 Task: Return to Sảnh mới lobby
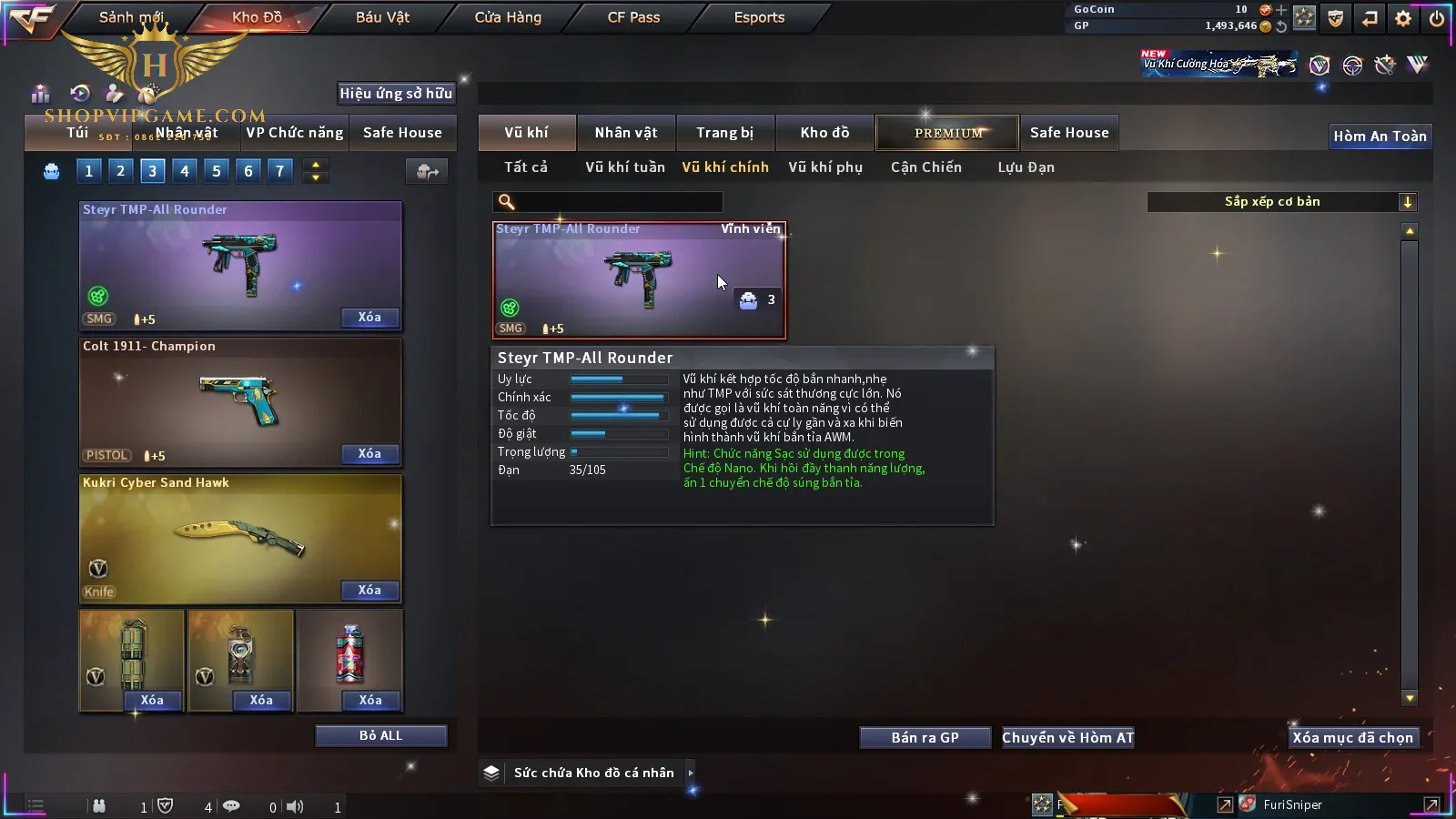[131, 17]
